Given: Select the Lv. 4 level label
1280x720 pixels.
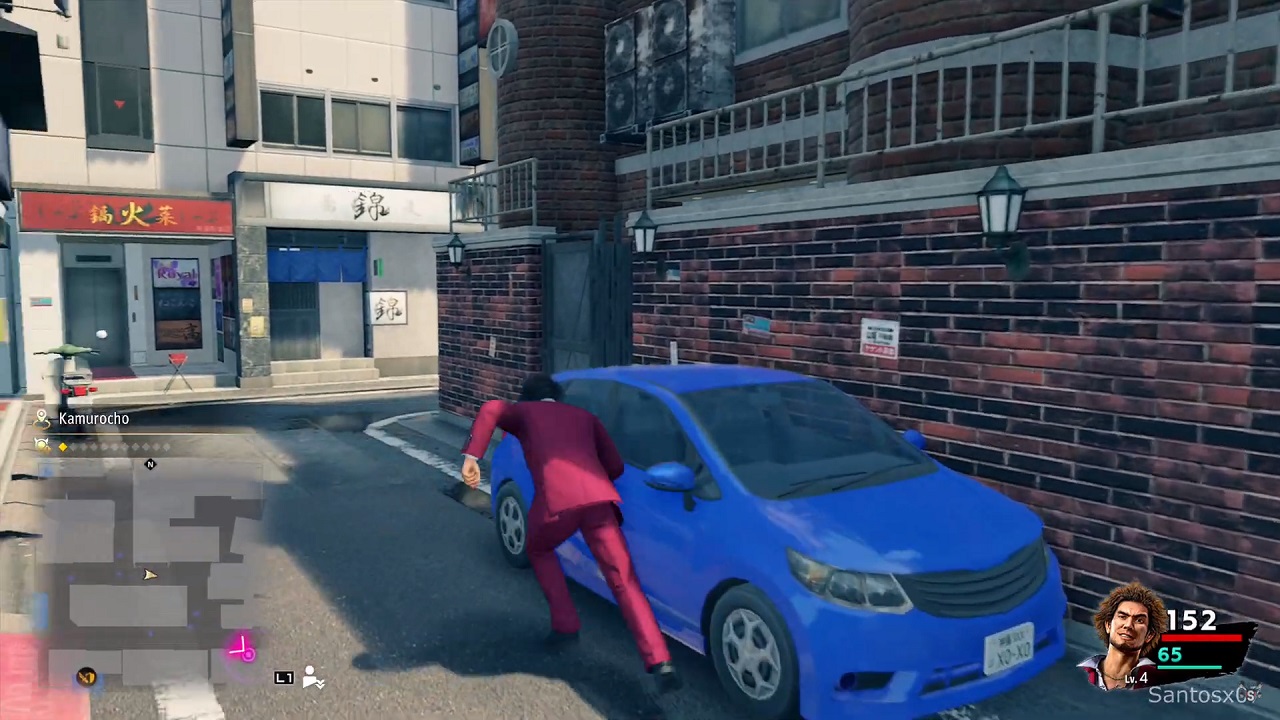Looking at the screenshot, I should coord(1135,678).
